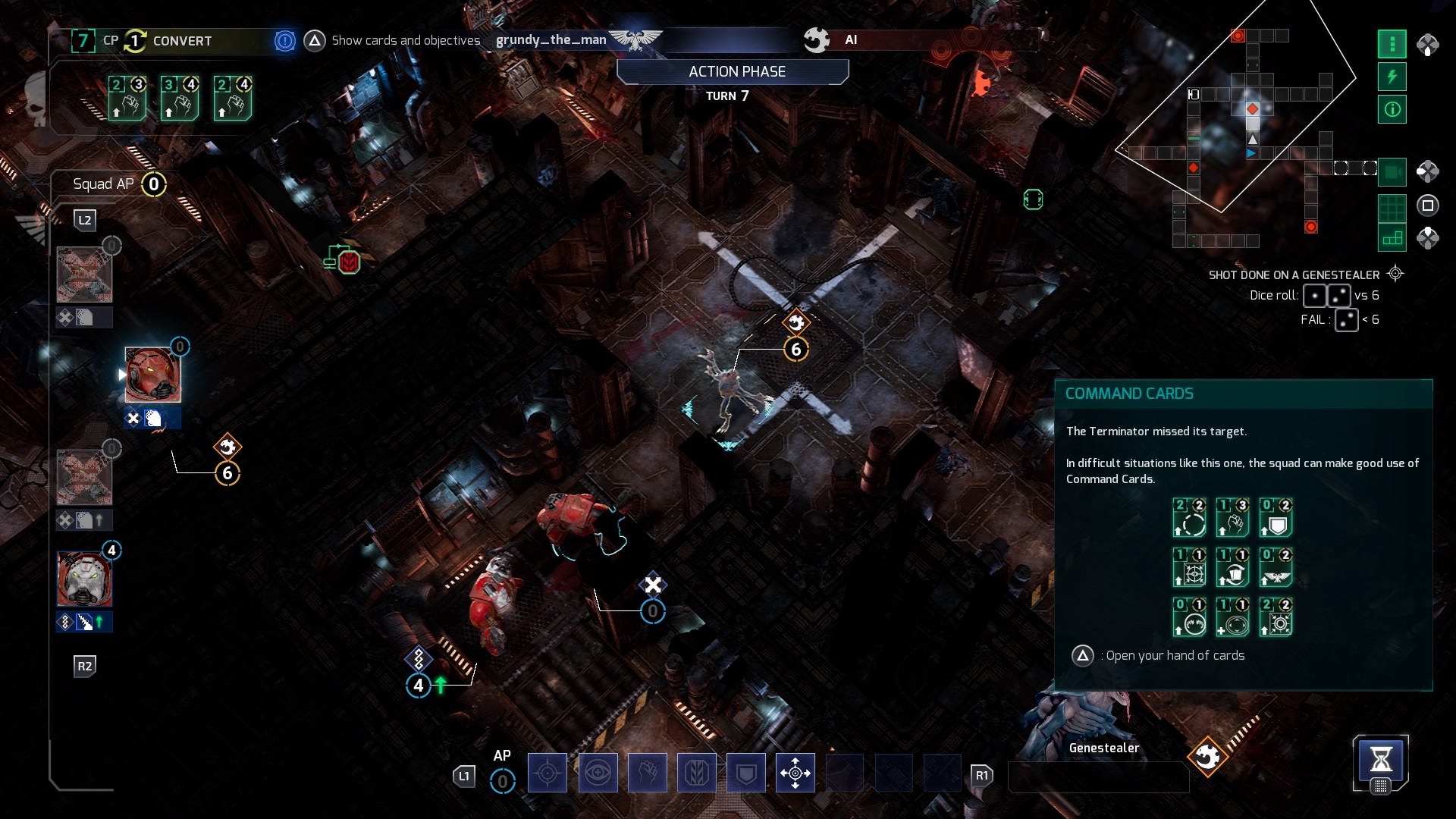The width and height of the screenshot is (1456, 819).
Task: Show the info panel button
Action: click(x=1392, y=109)
